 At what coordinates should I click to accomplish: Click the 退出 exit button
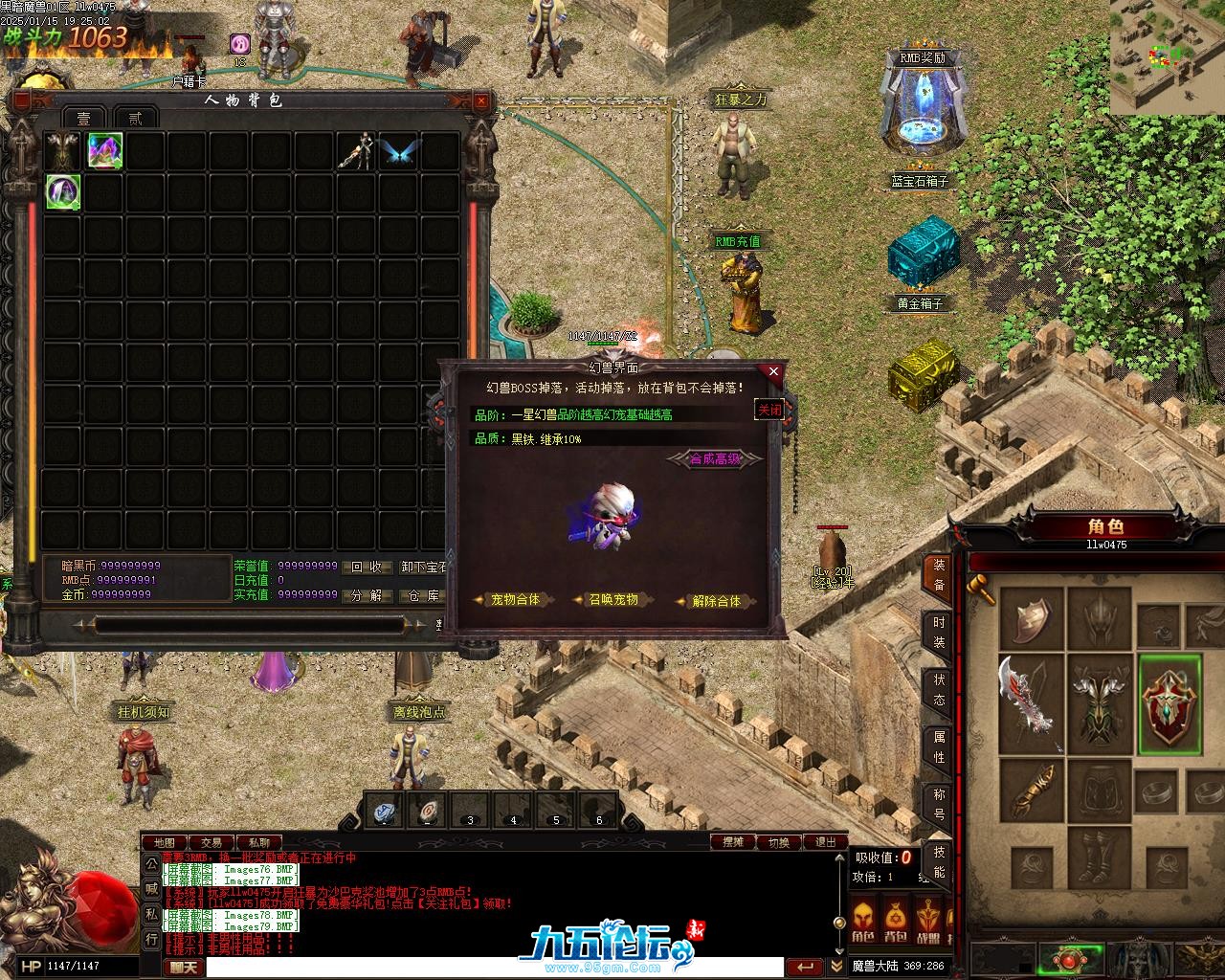point(825,842)
